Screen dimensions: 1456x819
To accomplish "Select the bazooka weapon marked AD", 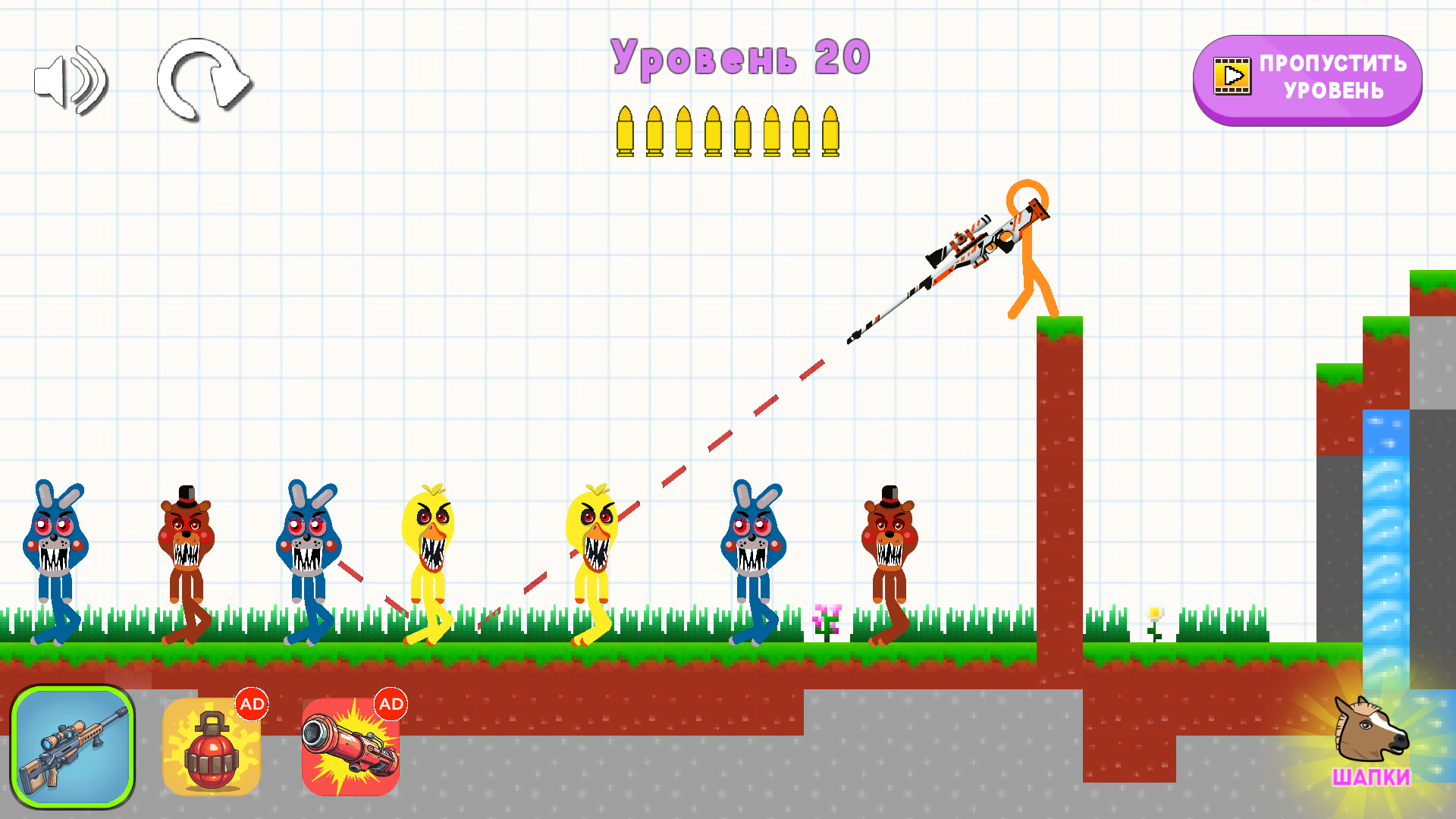I will click(350, 747).
